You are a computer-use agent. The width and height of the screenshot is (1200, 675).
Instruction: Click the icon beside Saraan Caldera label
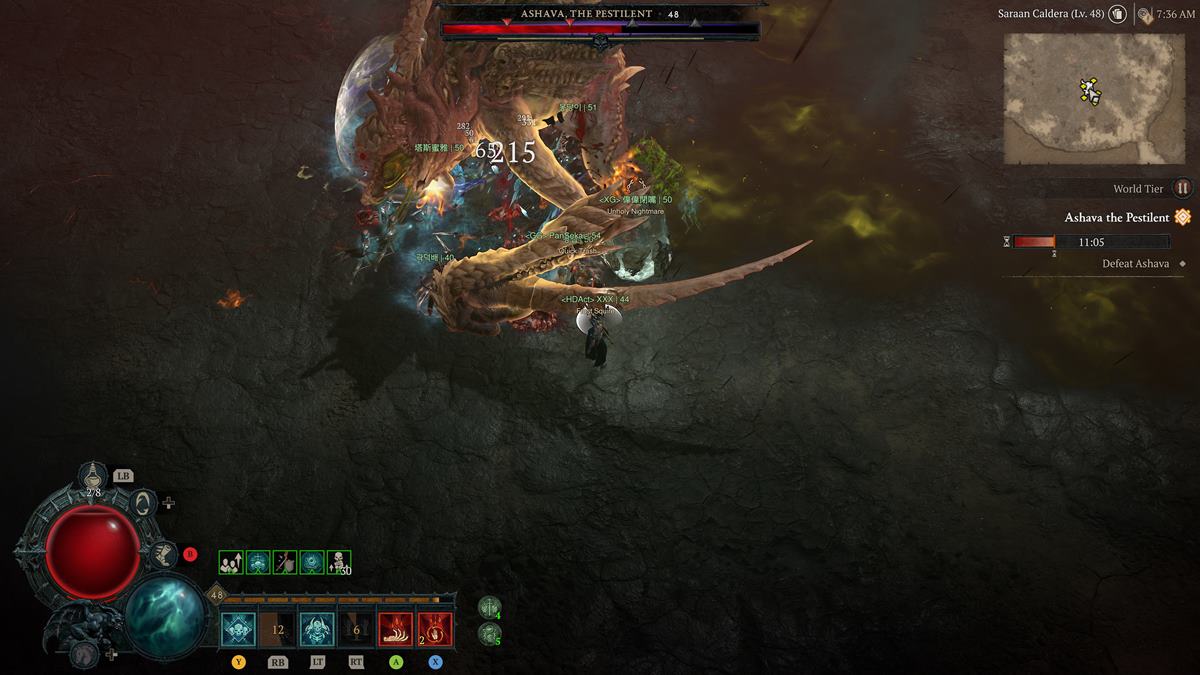pyautogui.click(x=1117, y=14)
